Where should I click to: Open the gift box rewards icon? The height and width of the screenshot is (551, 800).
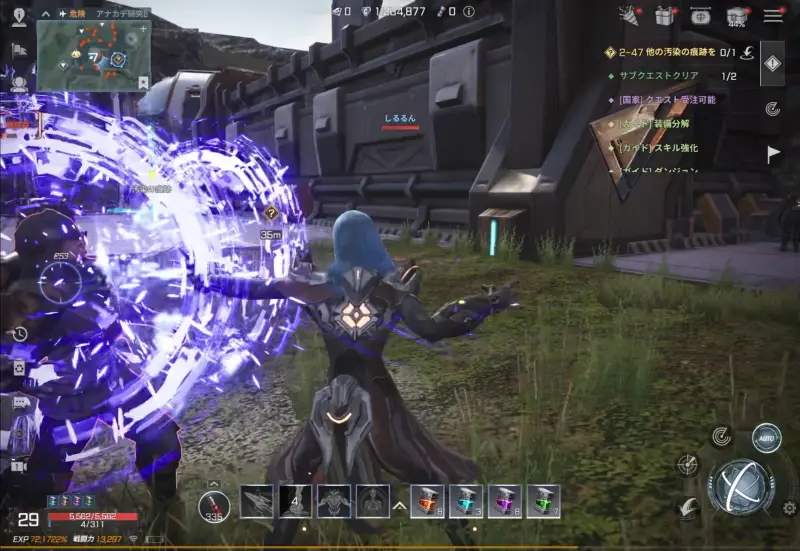[x=664, y=16]
